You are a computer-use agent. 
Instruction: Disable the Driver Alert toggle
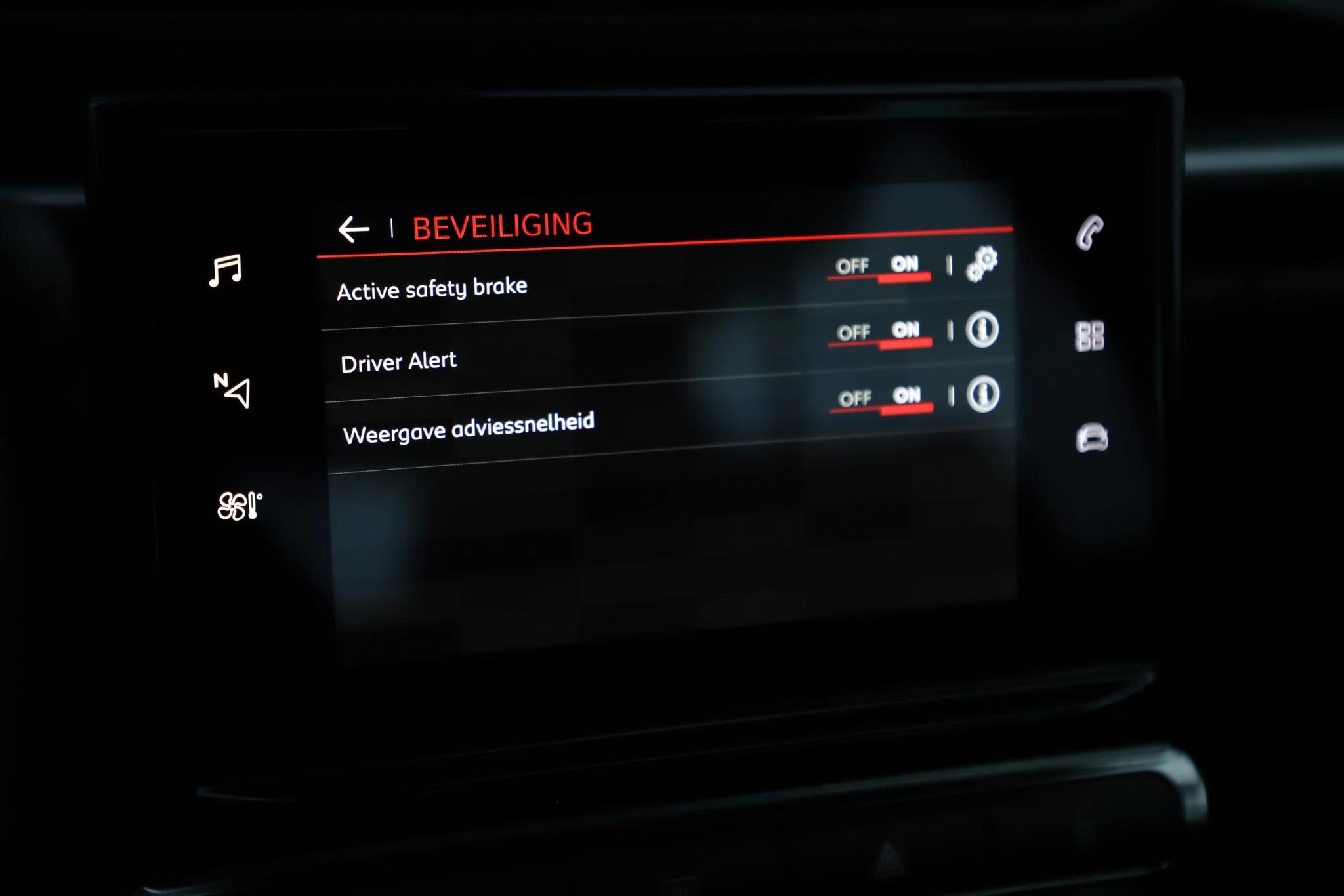tap(854, 333)
